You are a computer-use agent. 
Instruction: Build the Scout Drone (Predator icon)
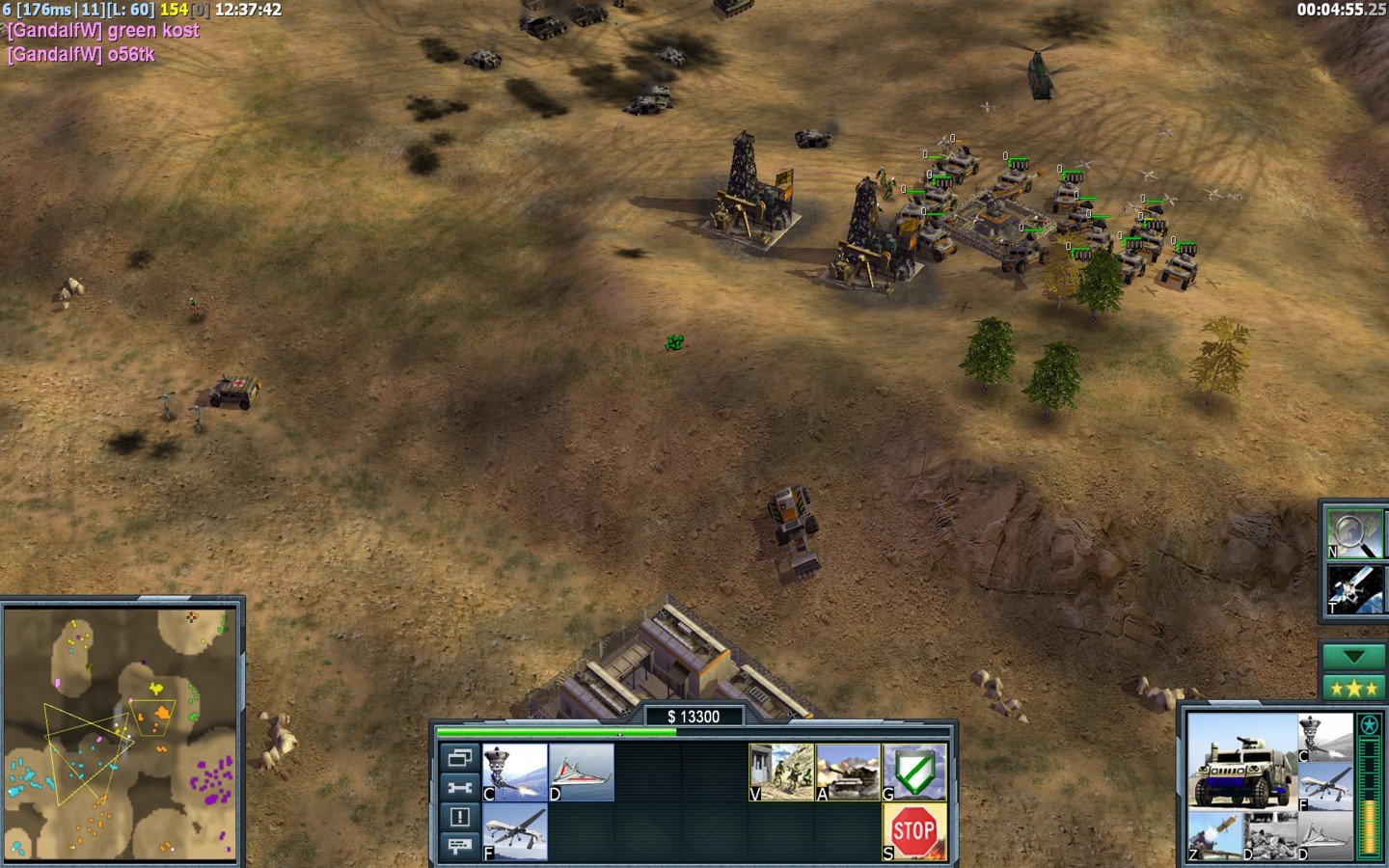514,831
